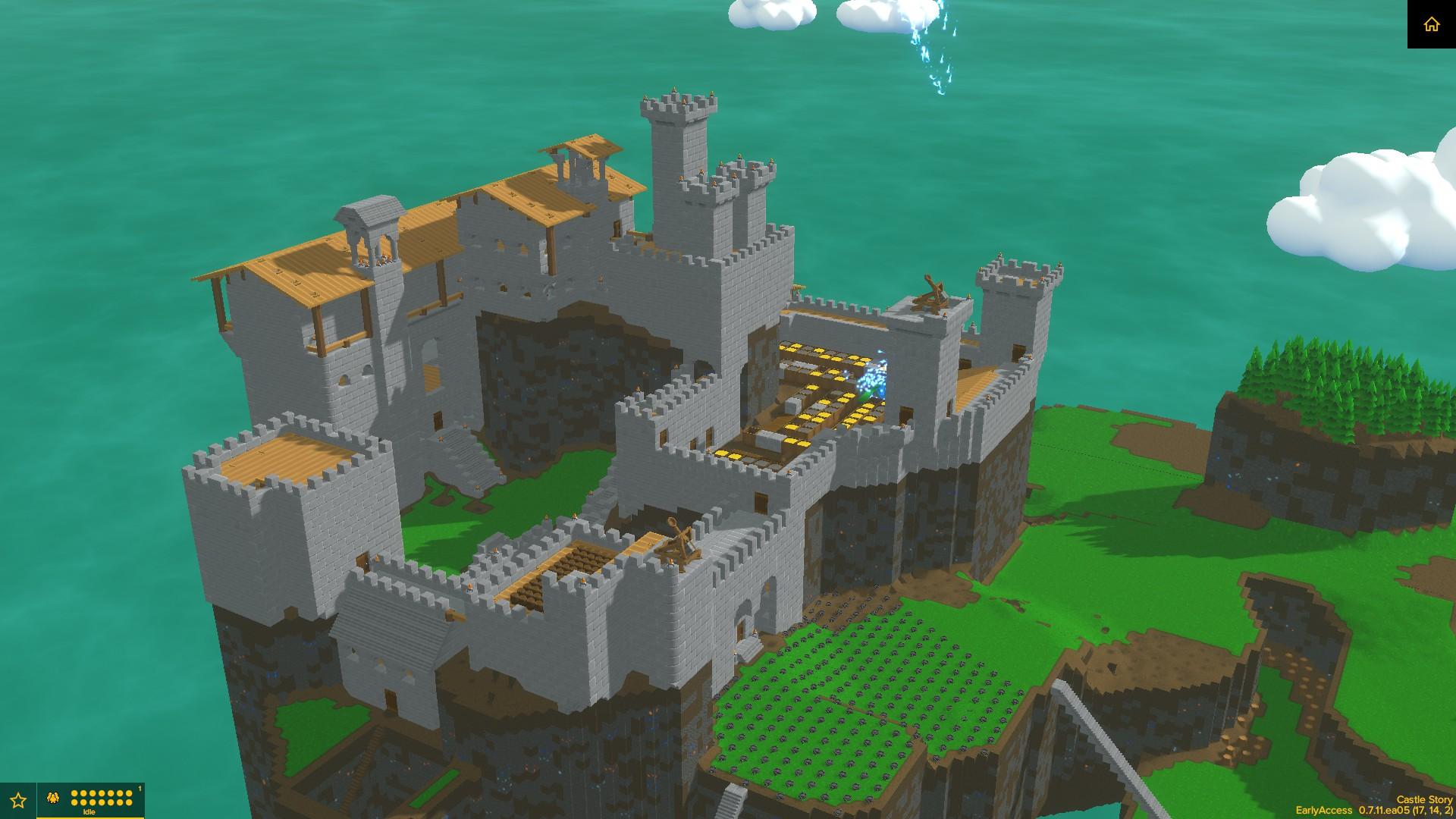The height and width of the screenshot is (819, 1456).
Task: Click the last worker dot on the bottom row
Action: coord(129,802)
